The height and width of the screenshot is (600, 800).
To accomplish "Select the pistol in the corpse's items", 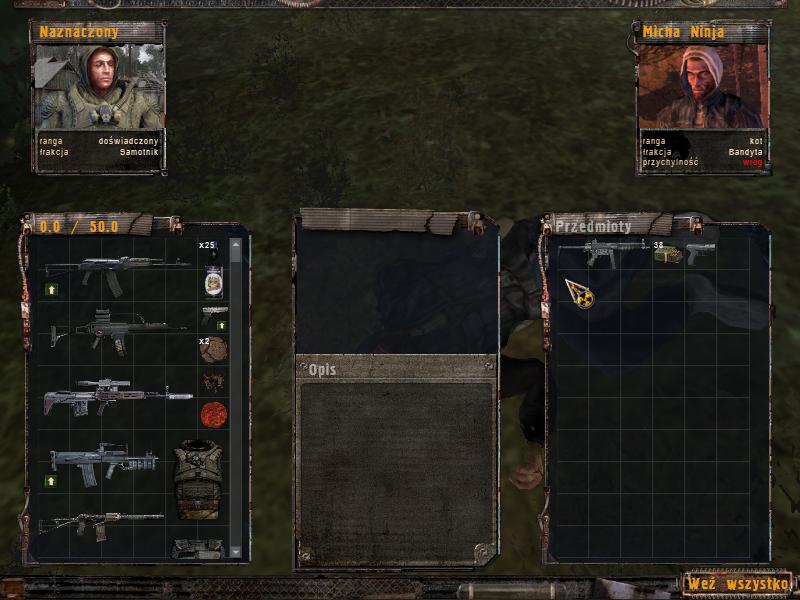I will (x=700, y=251).
